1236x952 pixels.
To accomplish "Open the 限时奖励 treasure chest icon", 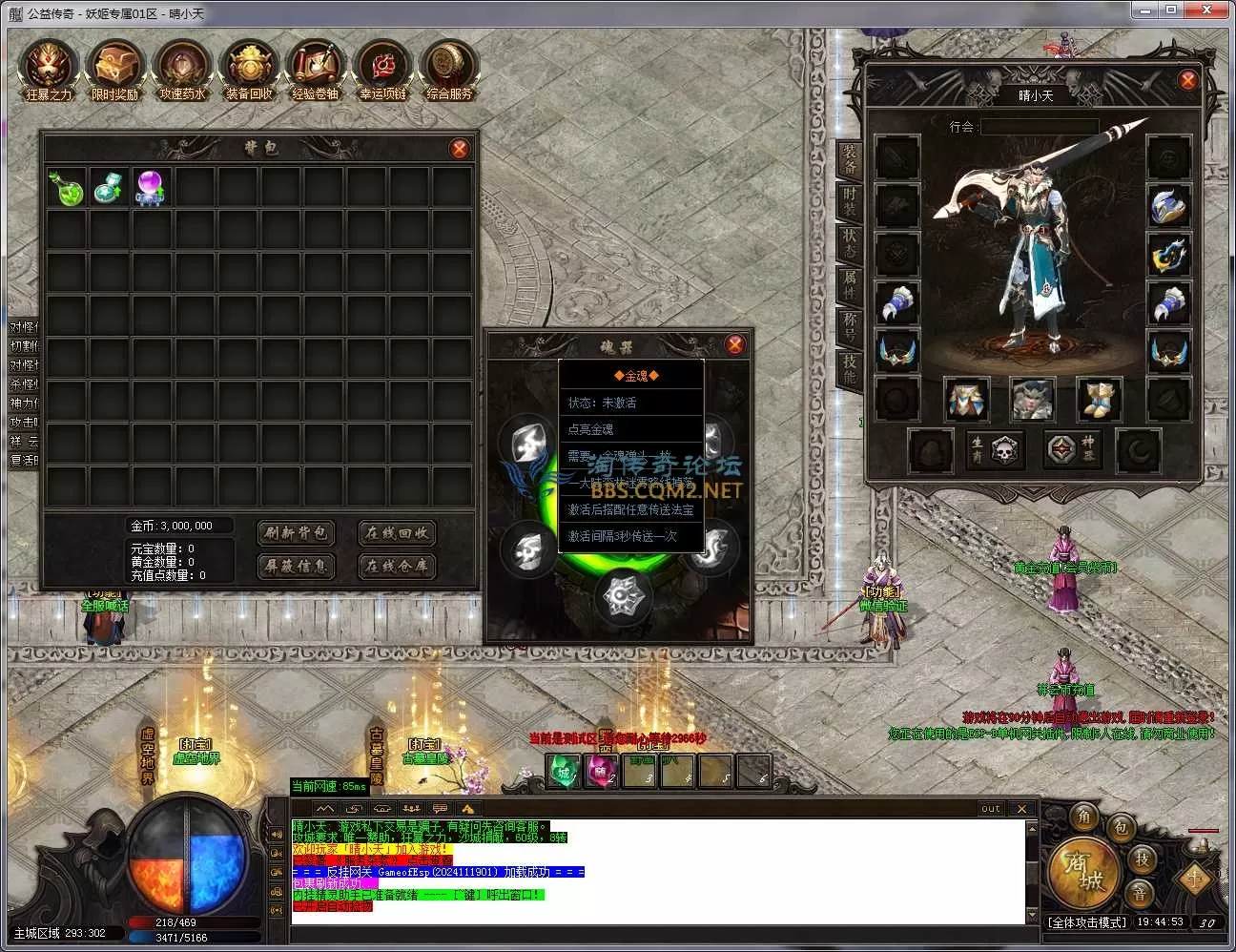I will pos(115,67).
